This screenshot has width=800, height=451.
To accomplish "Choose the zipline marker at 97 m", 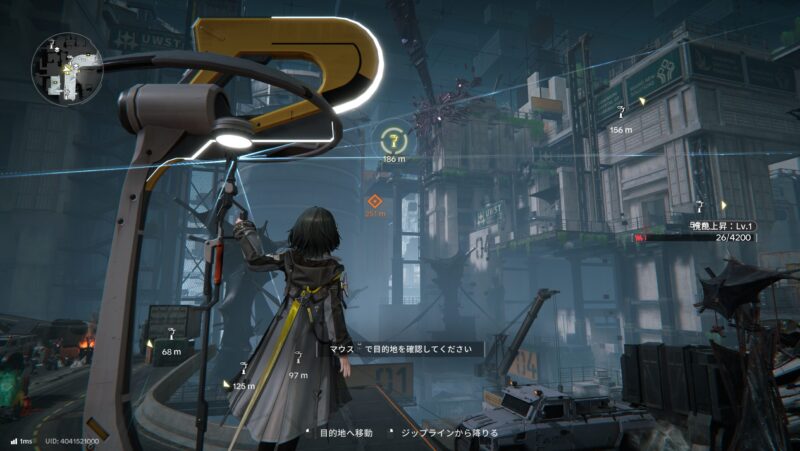I will (x=298, y=360).
